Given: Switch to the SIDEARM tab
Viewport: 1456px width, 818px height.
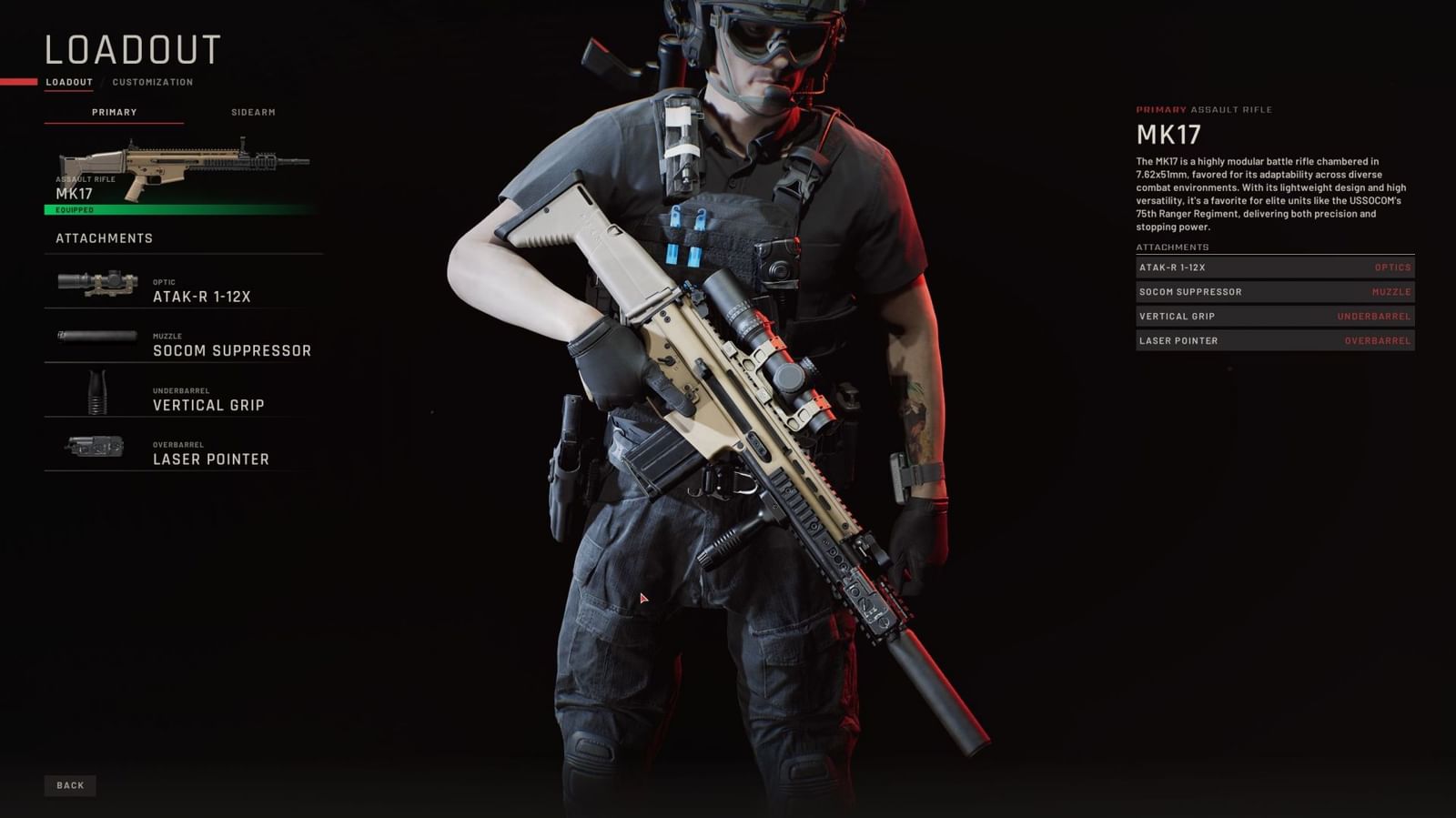Looking at the screenshot, I should pyautogui.click(x=253, y=112).
